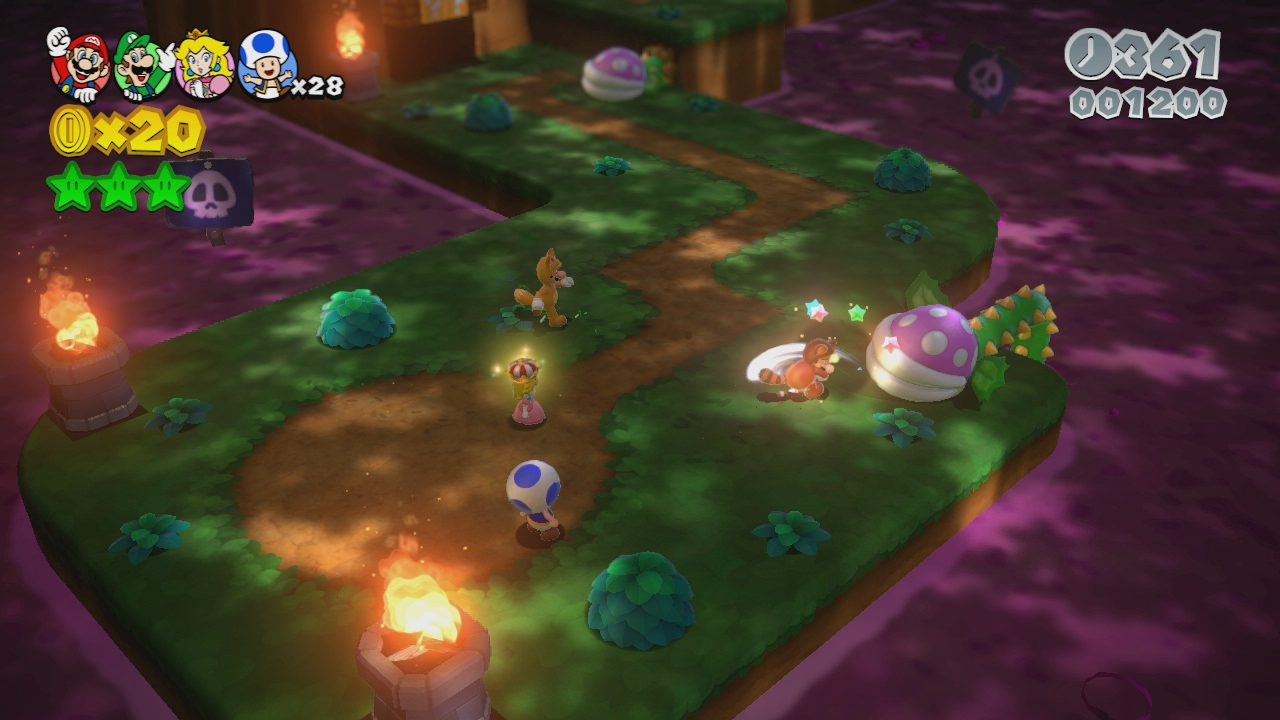This screenshot has width=1280, height=720.
Task: Select Luigi's character portrait icon
Action: (142, 66)
